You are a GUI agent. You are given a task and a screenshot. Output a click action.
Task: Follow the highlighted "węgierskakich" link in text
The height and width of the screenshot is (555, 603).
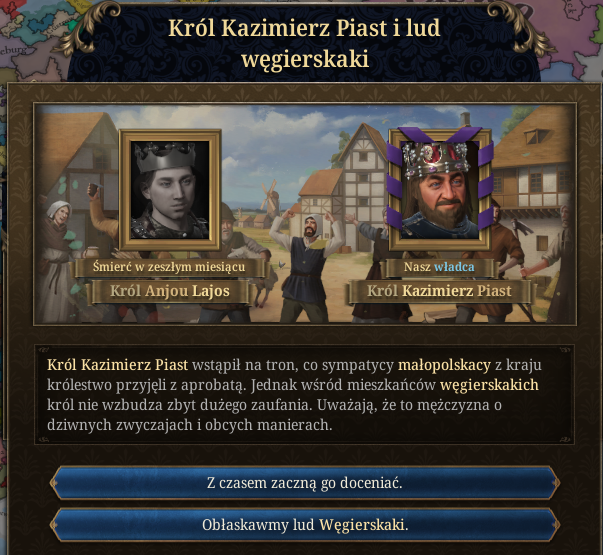point(489,385)
